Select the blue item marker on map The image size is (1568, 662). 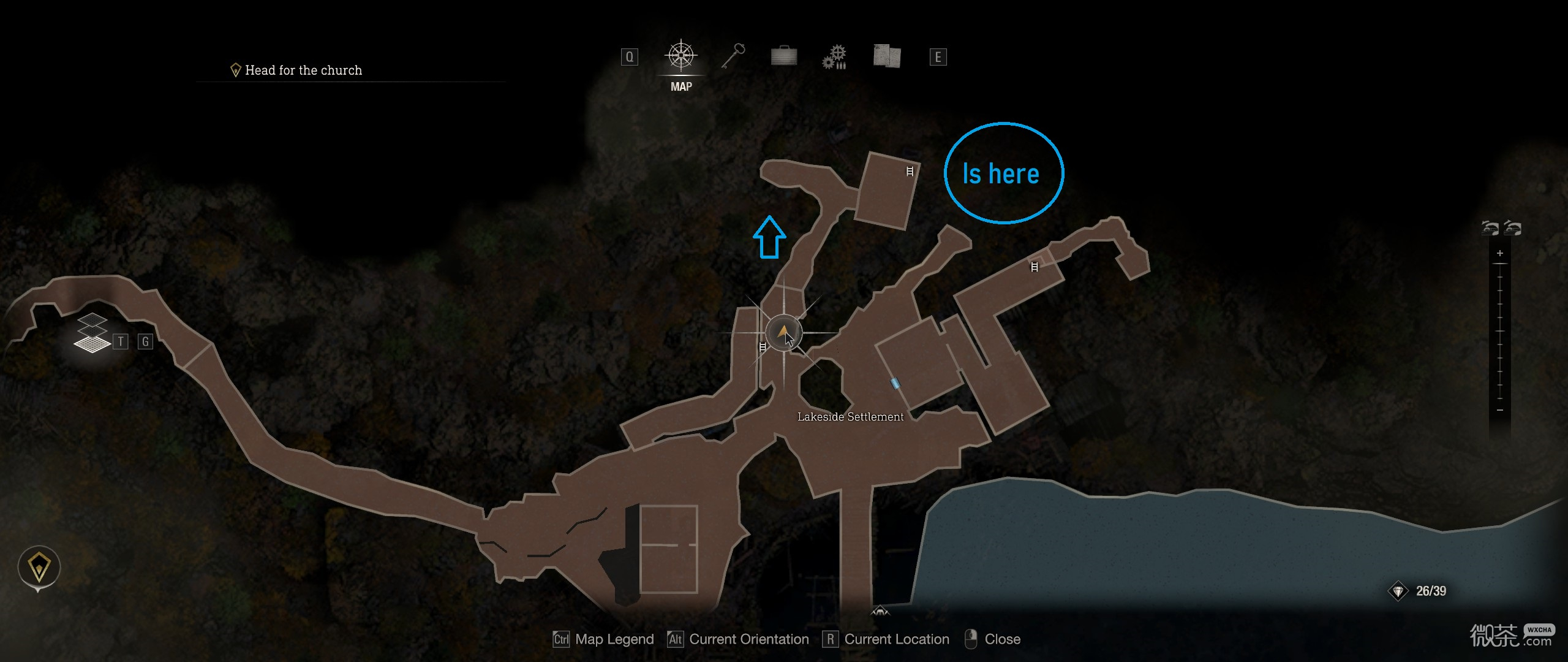pos(895,384)
